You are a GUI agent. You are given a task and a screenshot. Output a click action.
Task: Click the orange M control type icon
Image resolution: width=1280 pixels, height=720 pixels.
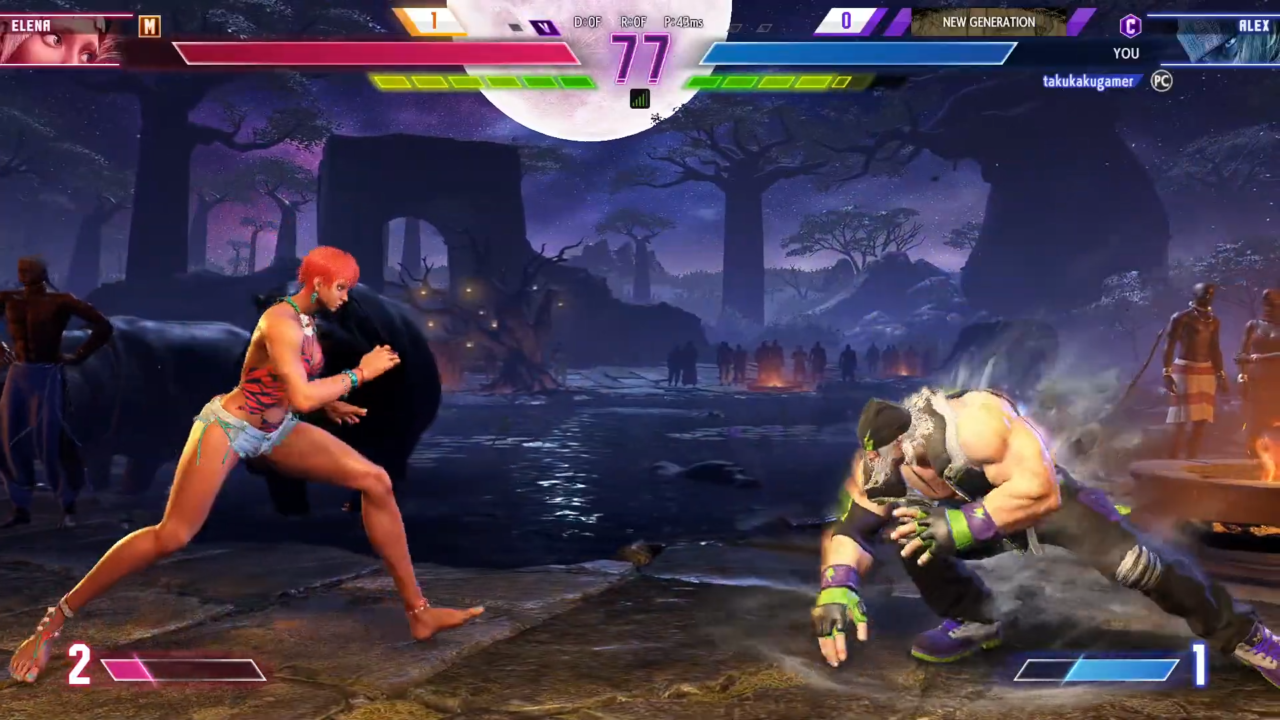pos(149,27)
